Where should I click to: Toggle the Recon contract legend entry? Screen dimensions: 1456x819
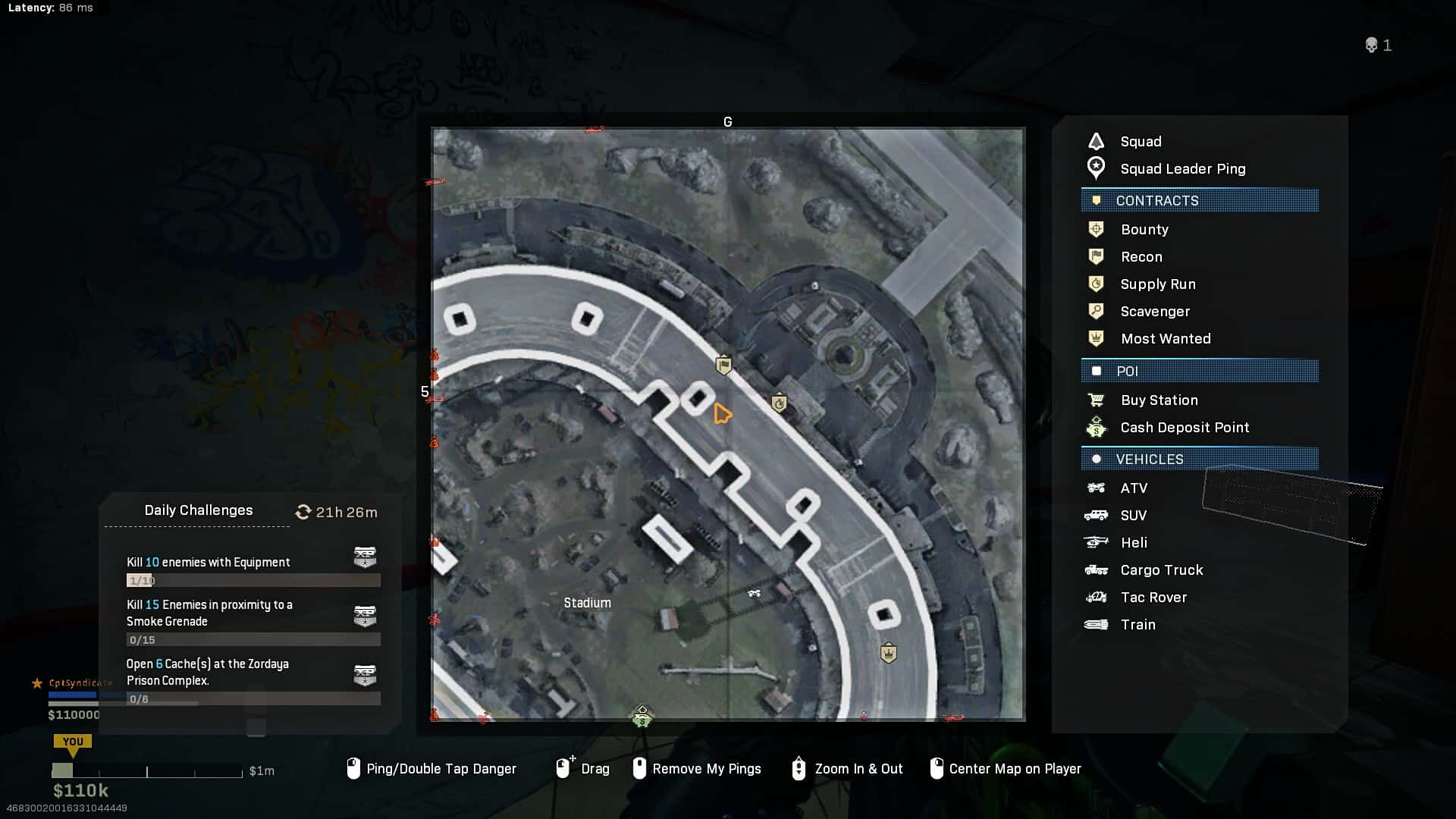point(1141,257)
